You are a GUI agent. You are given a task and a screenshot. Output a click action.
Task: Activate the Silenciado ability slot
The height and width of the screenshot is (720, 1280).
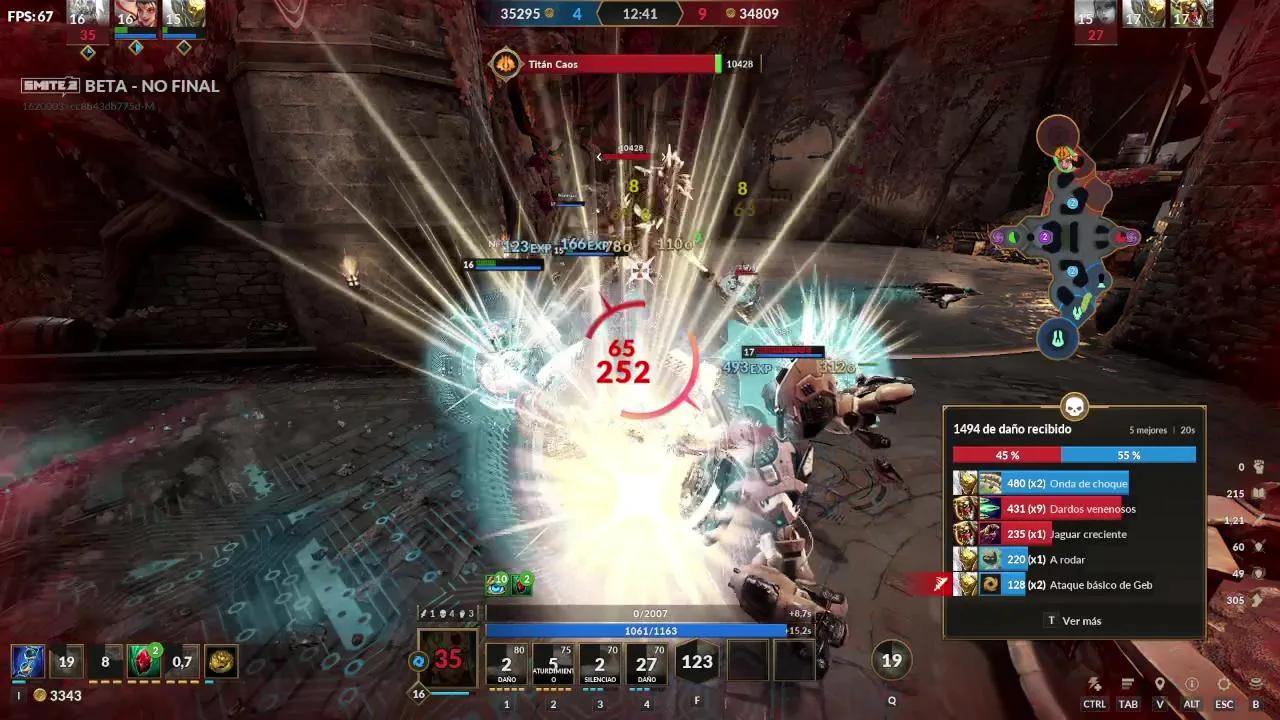[x=600, y=662]
